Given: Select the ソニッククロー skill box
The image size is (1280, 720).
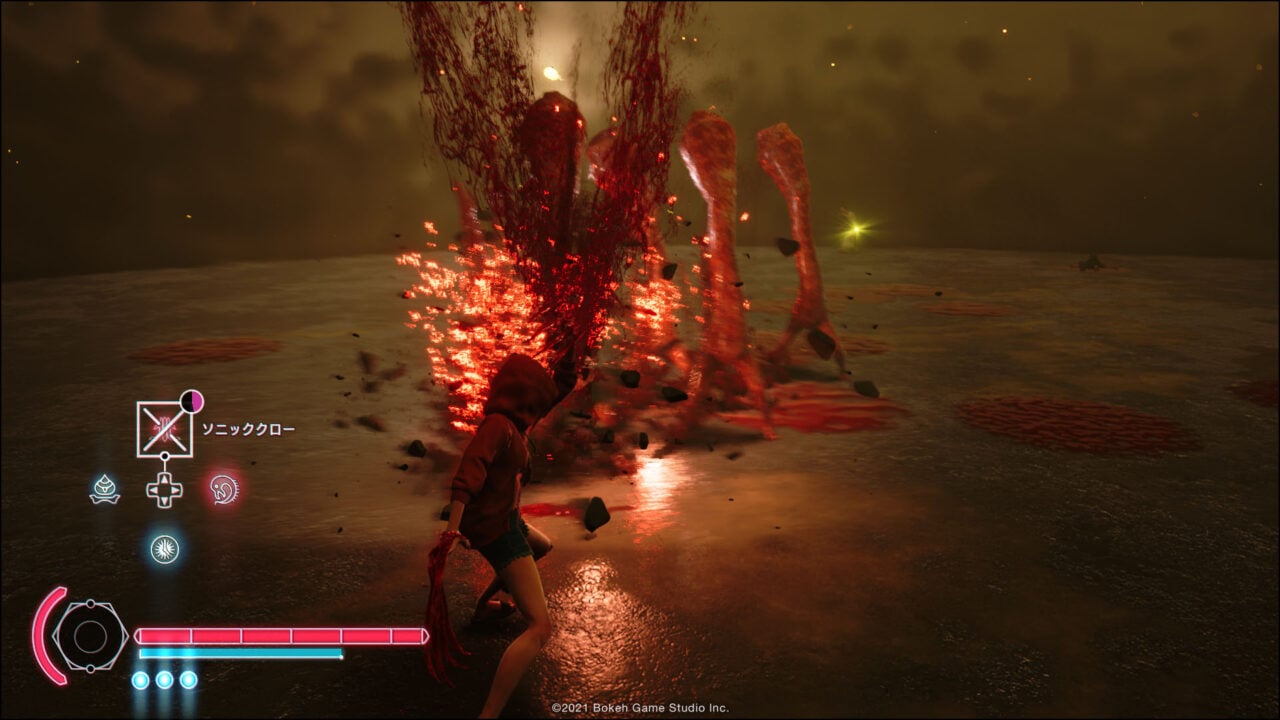Looking at the screenshot, I should (x=164, y=429).
